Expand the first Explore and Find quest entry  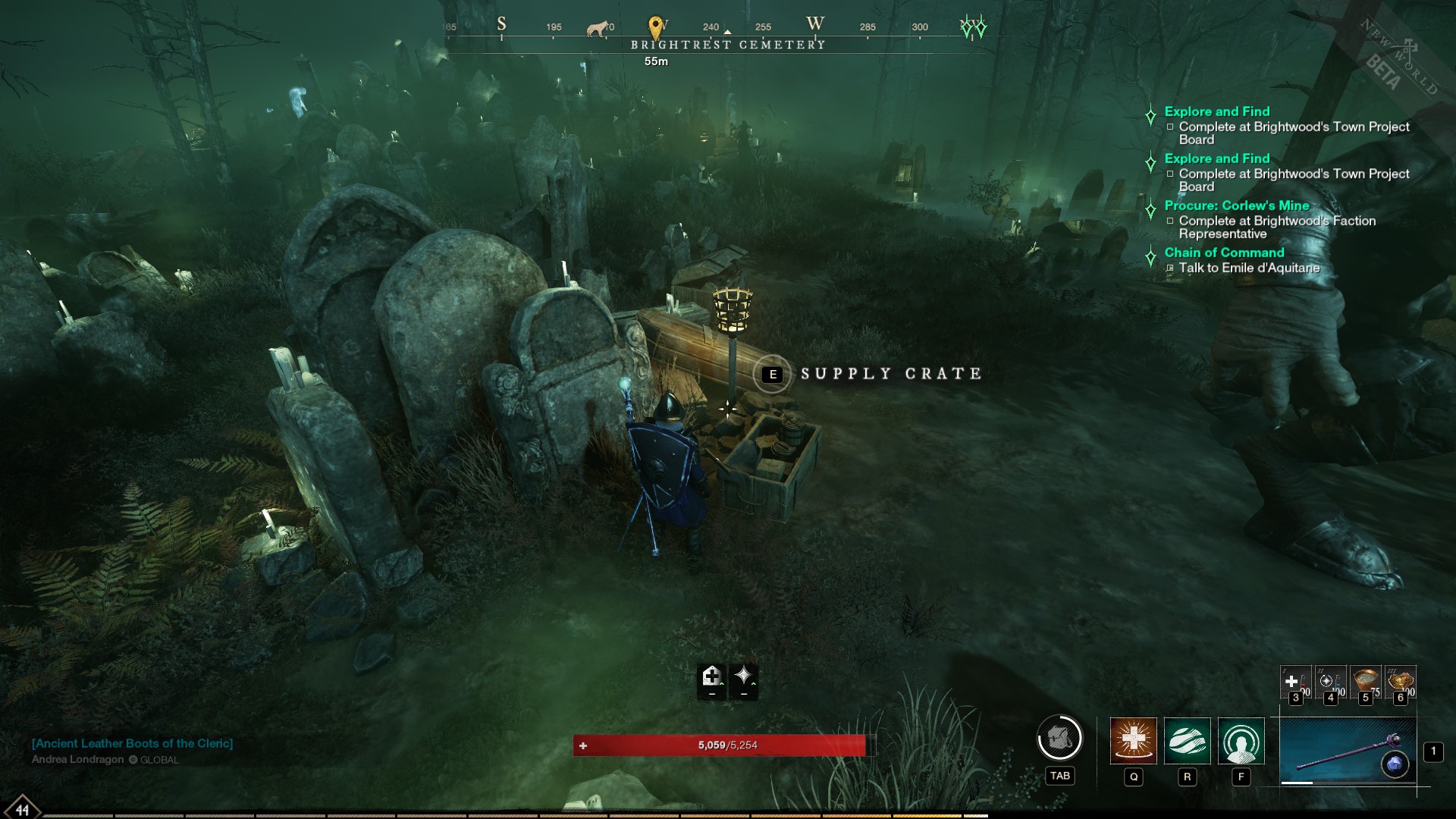point(1216,111)
